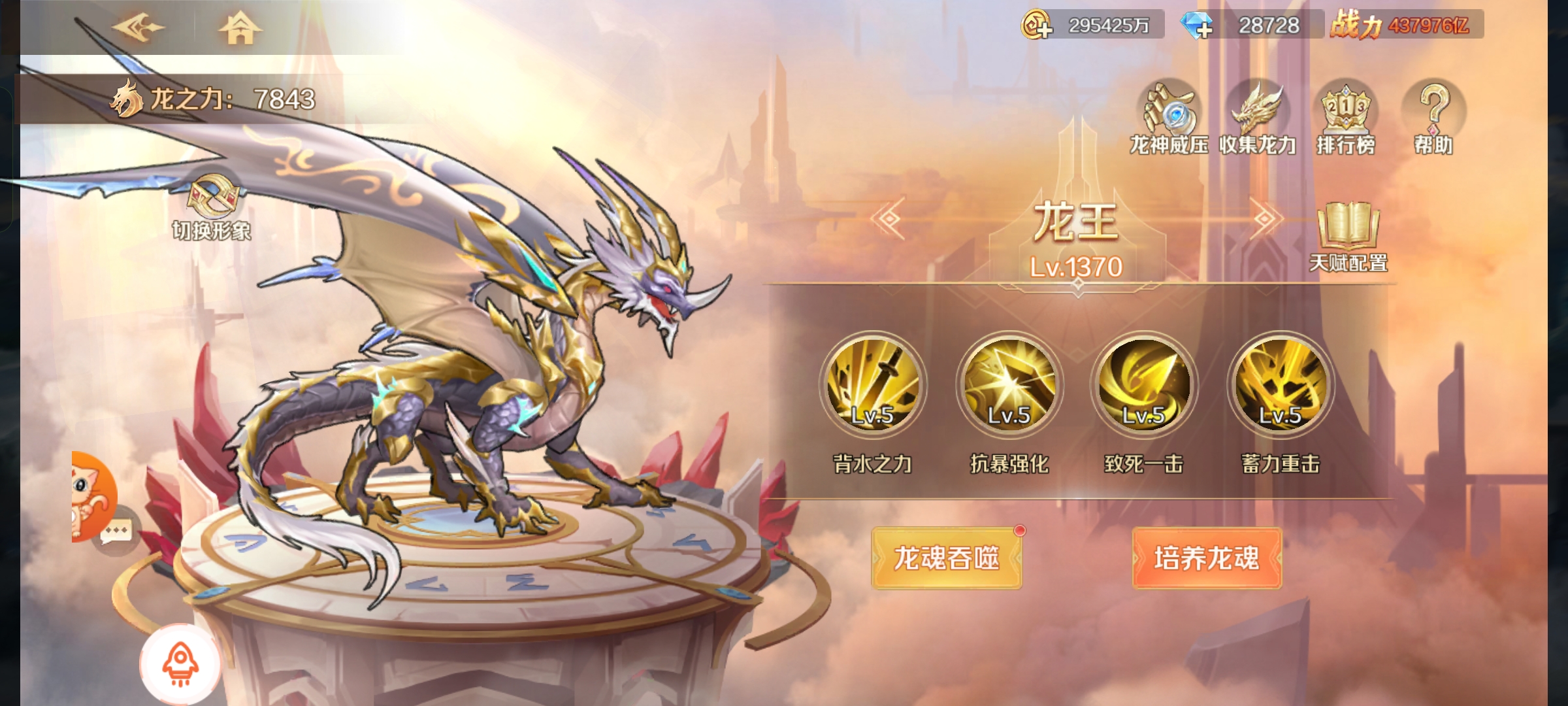Image resolution: width=1568 pixels, height=706 pixels.
Task: Switch to the next dragon with right arrow
Action: 1265,218
